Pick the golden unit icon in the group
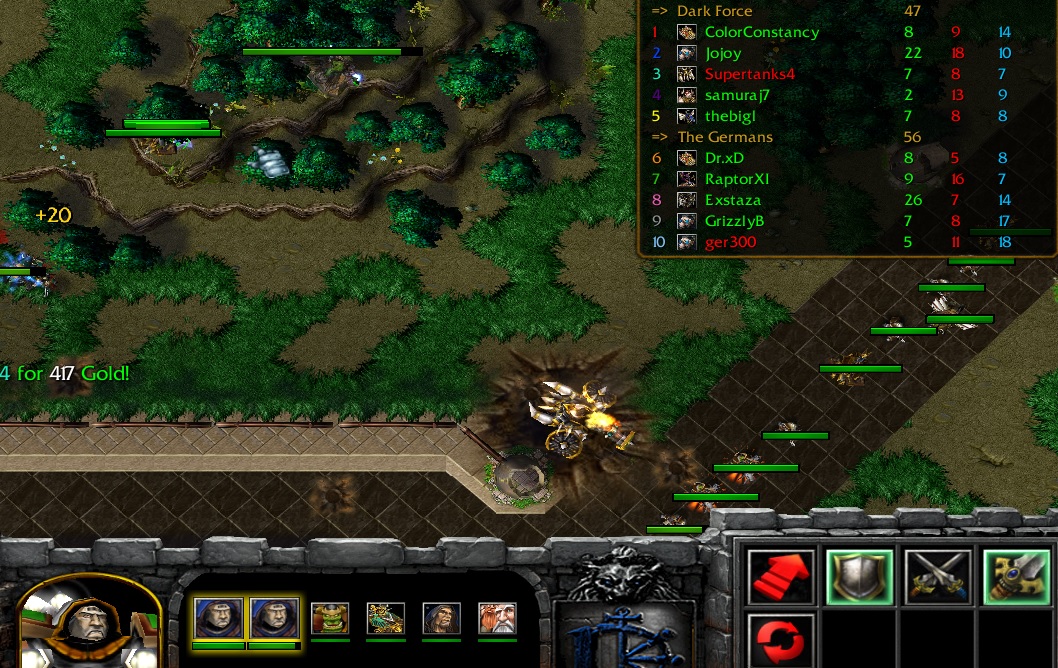Image resolution: width=1058 pixels, height=668 pixels. coord(386,618)
